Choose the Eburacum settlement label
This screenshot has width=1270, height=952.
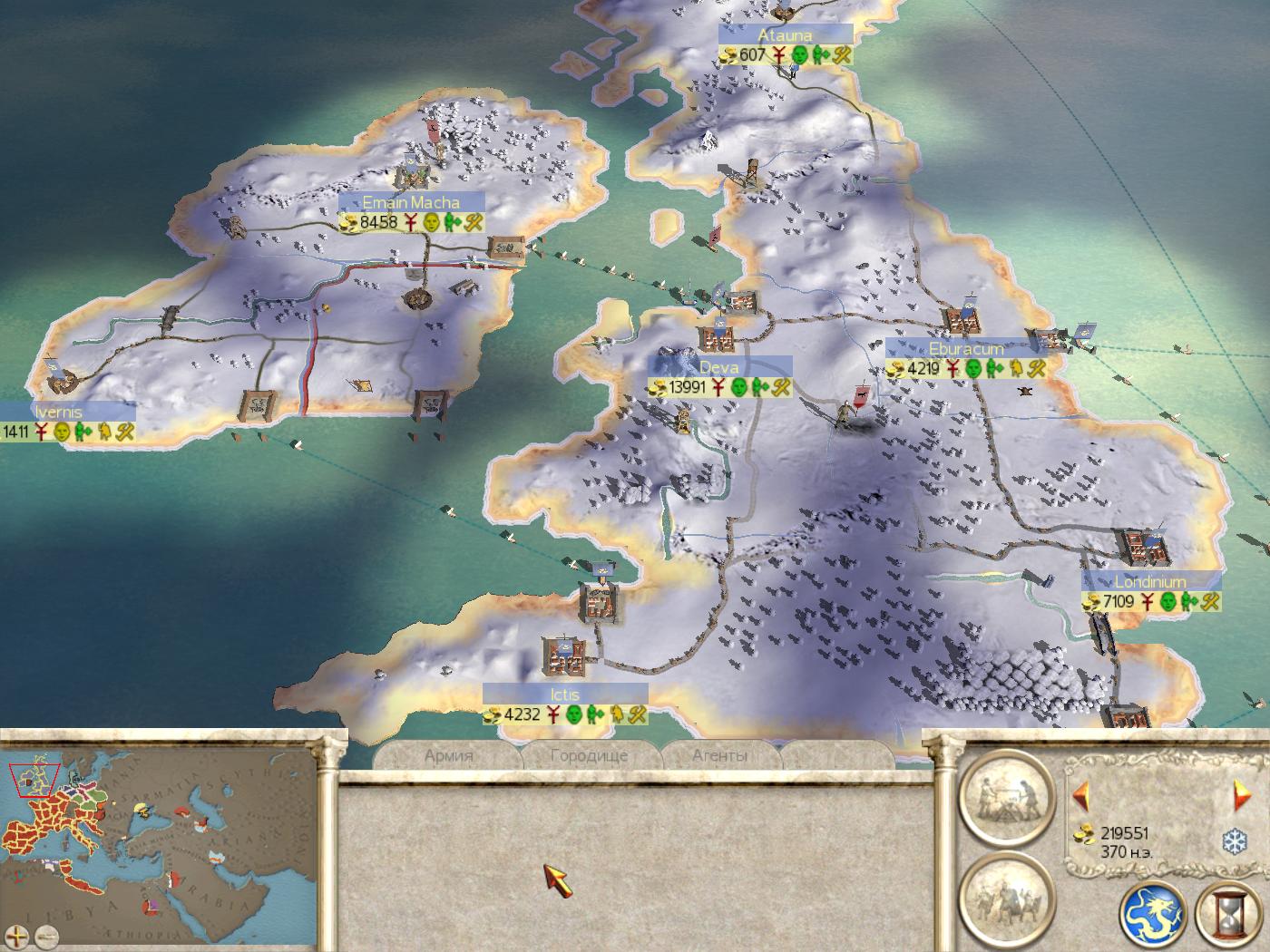pos(966,349)
